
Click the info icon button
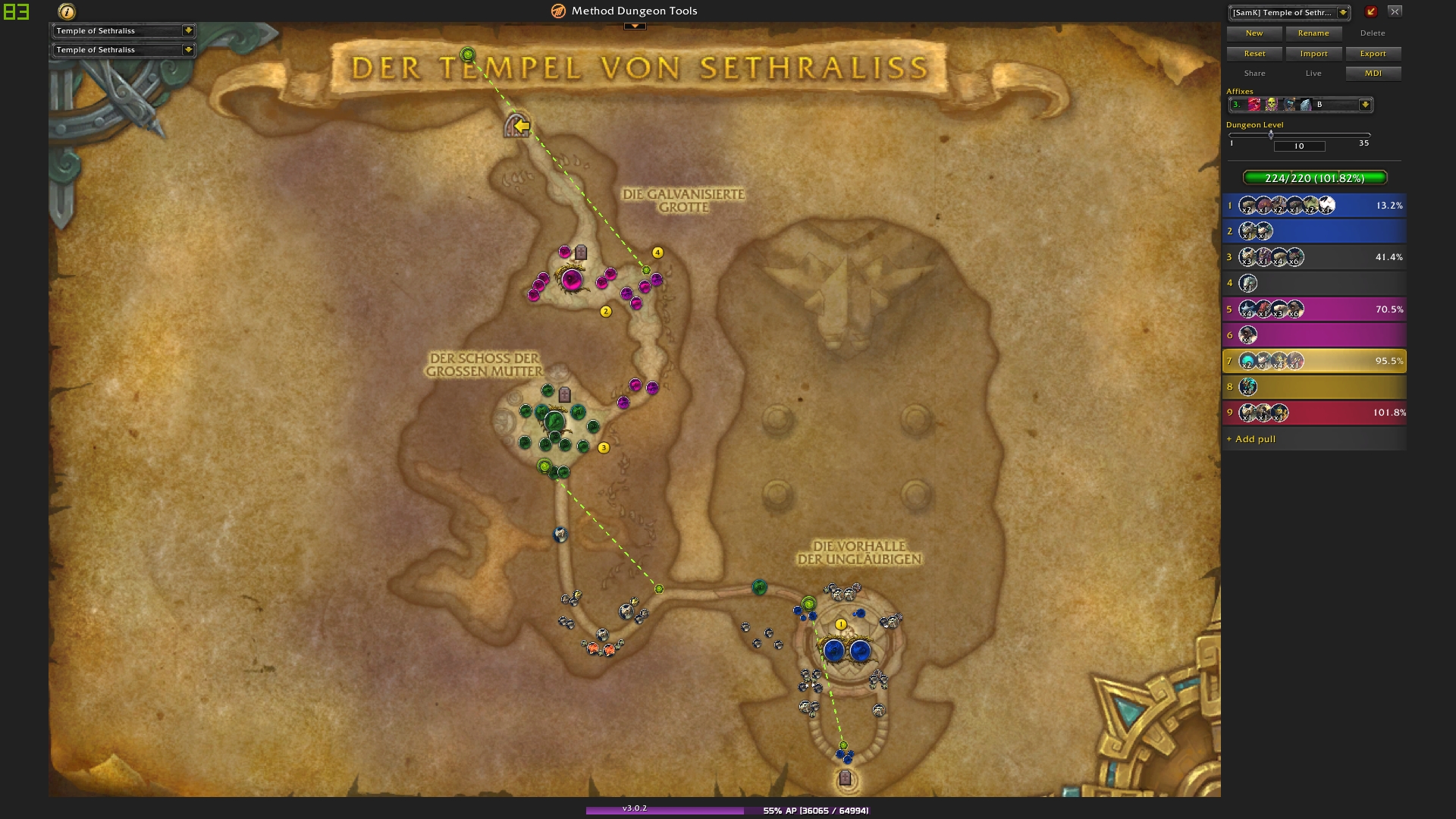pyautogui.click(x=67, y=11)
